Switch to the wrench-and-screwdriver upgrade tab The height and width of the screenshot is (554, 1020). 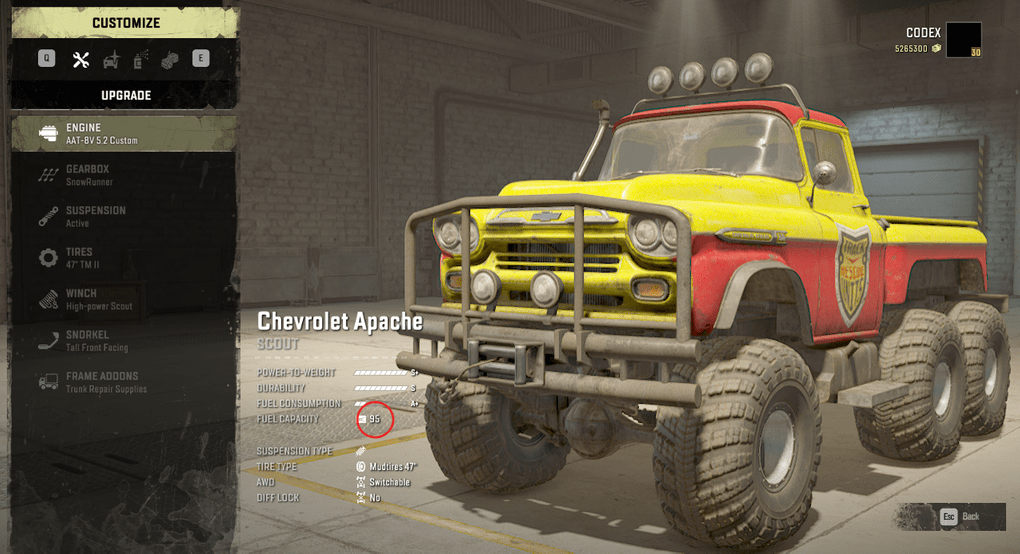coord(81,59)
